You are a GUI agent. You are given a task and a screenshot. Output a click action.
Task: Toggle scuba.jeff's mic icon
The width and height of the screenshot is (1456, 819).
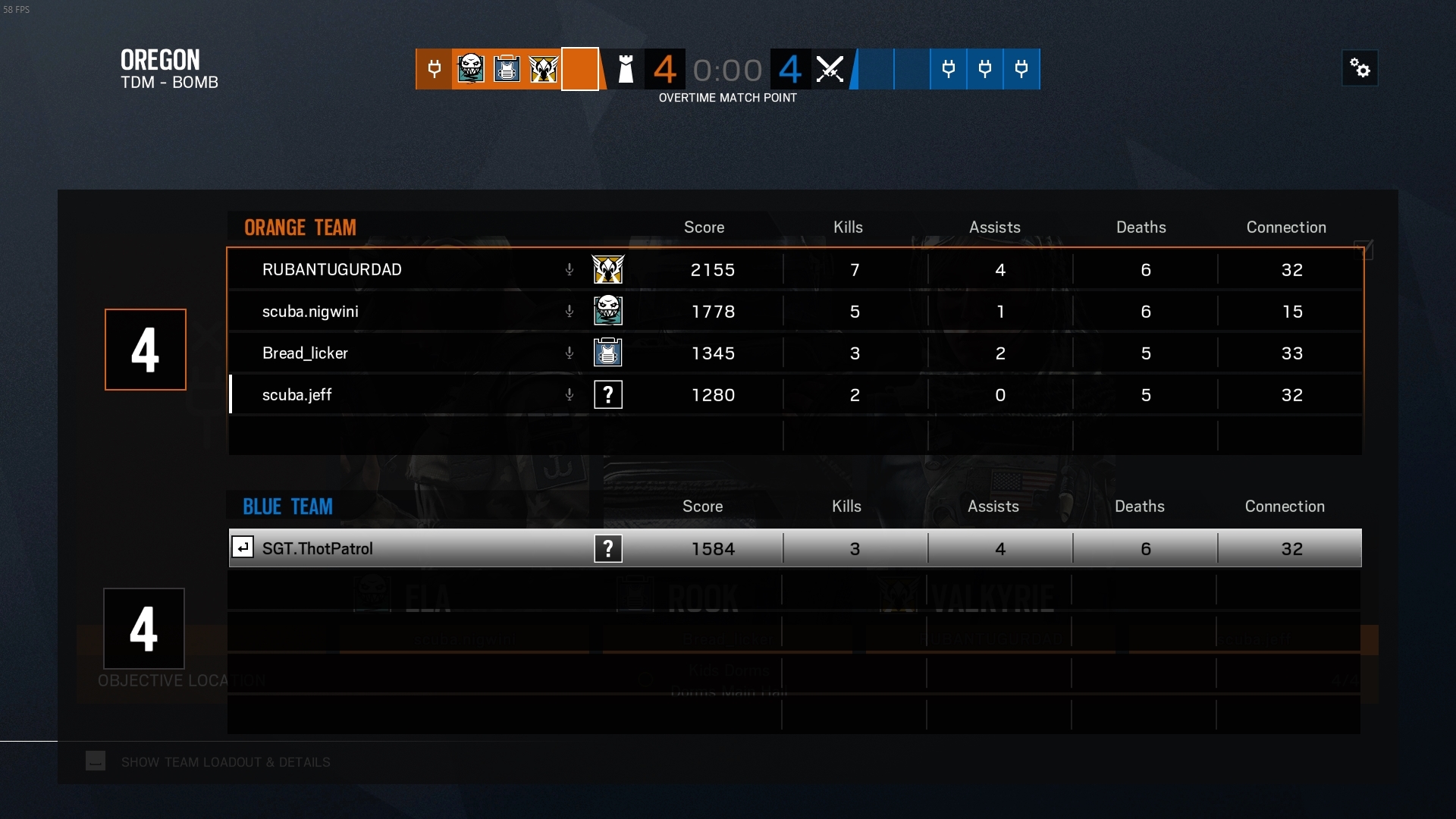coord(568,394)
